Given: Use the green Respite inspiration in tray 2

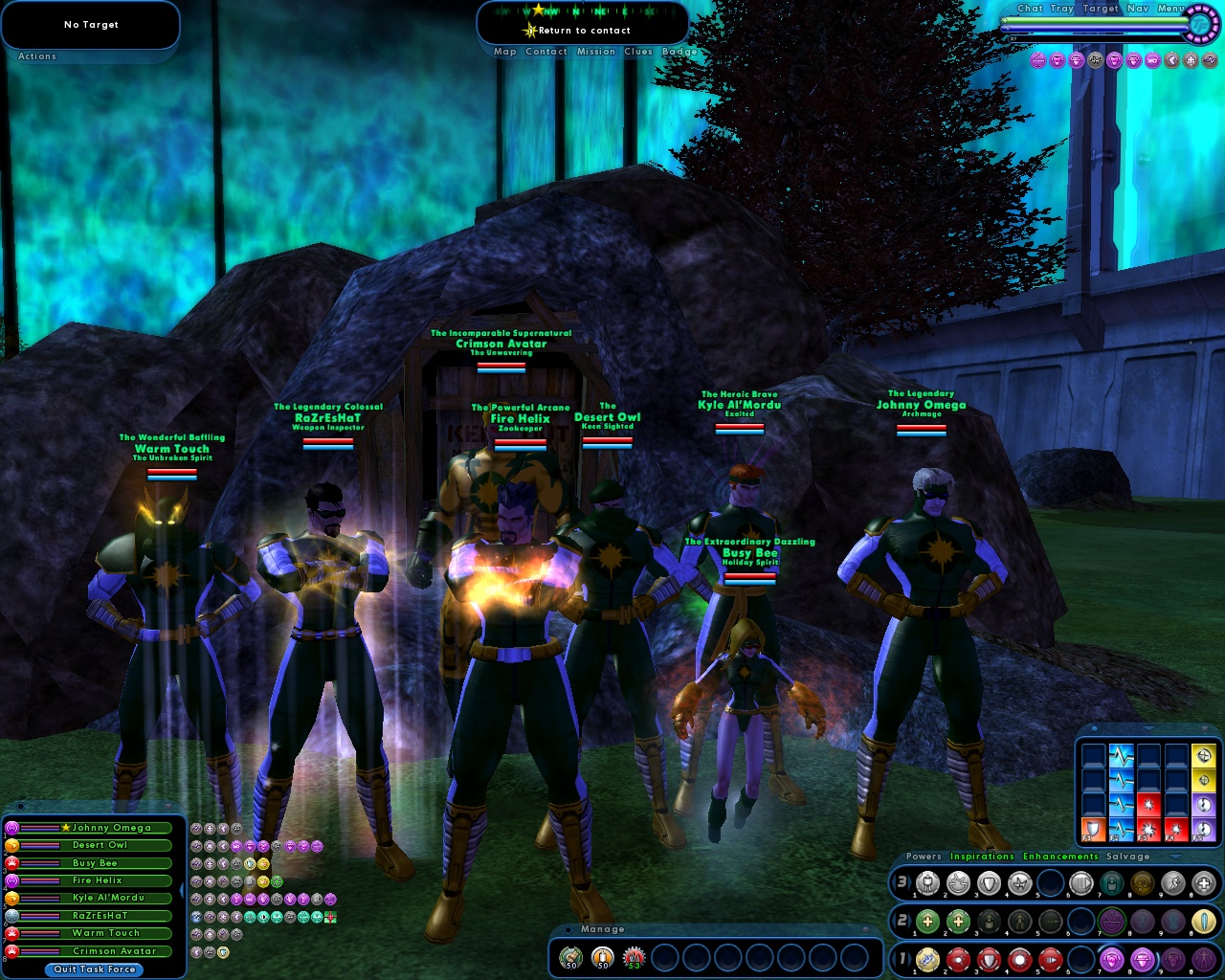Looking at the screenshot, I should click(x=927, y=921).
